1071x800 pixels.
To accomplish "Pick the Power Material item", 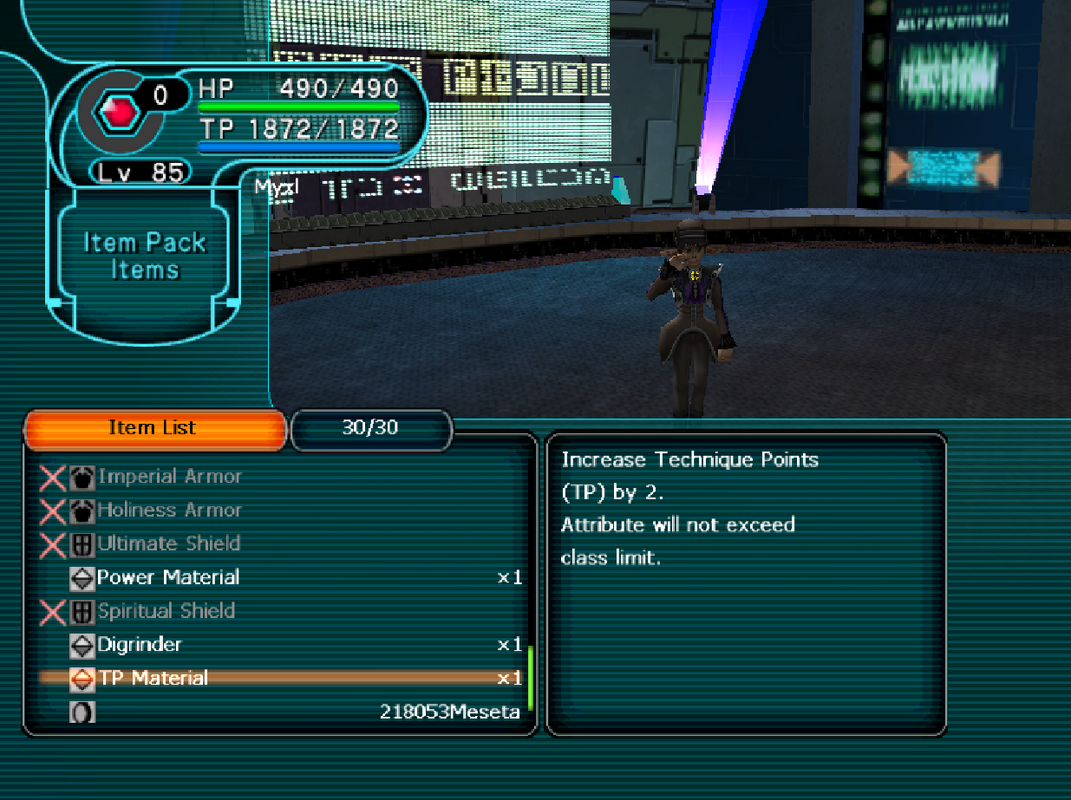I will [x=168, y=578].
